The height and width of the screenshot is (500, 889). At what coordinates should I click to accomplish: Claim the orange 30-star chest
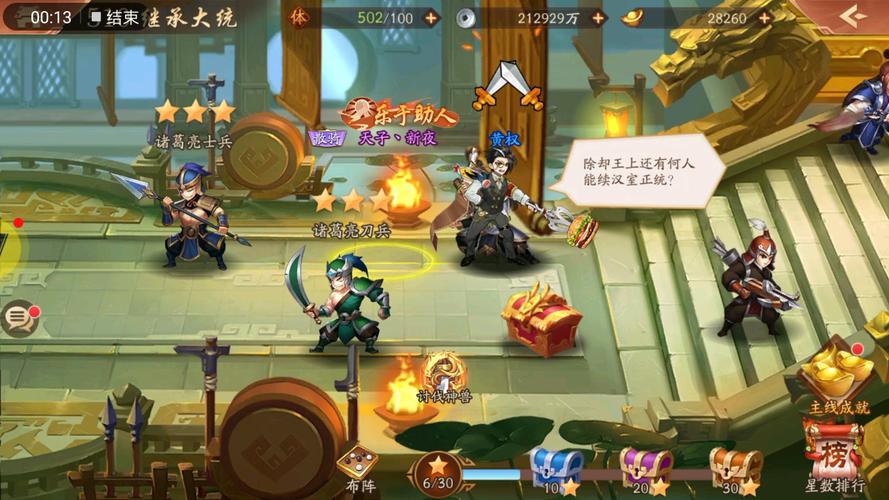click(735, 466)
